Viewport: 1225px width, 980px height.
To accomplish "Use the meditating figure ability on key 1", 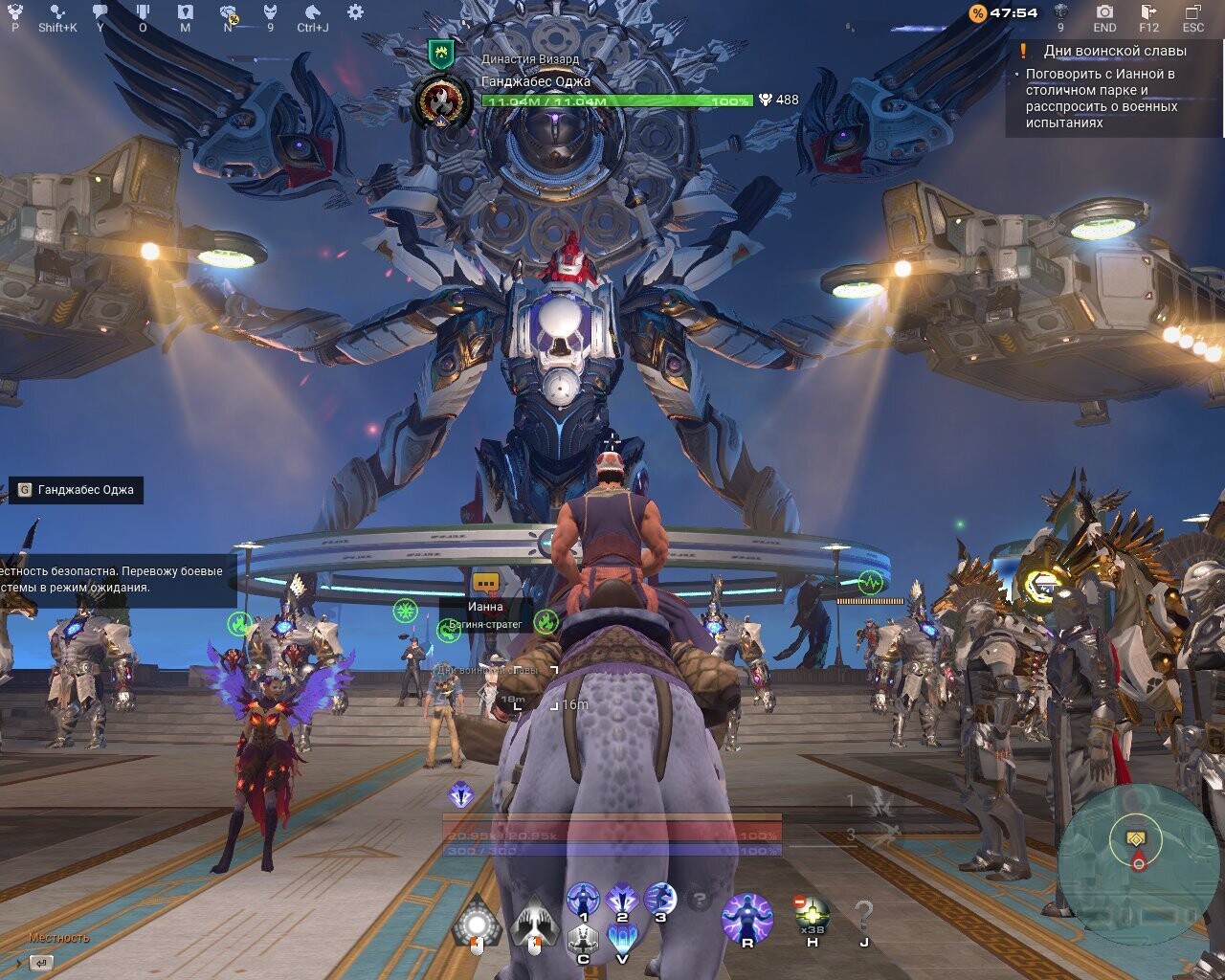I will [x=583, y=900].
